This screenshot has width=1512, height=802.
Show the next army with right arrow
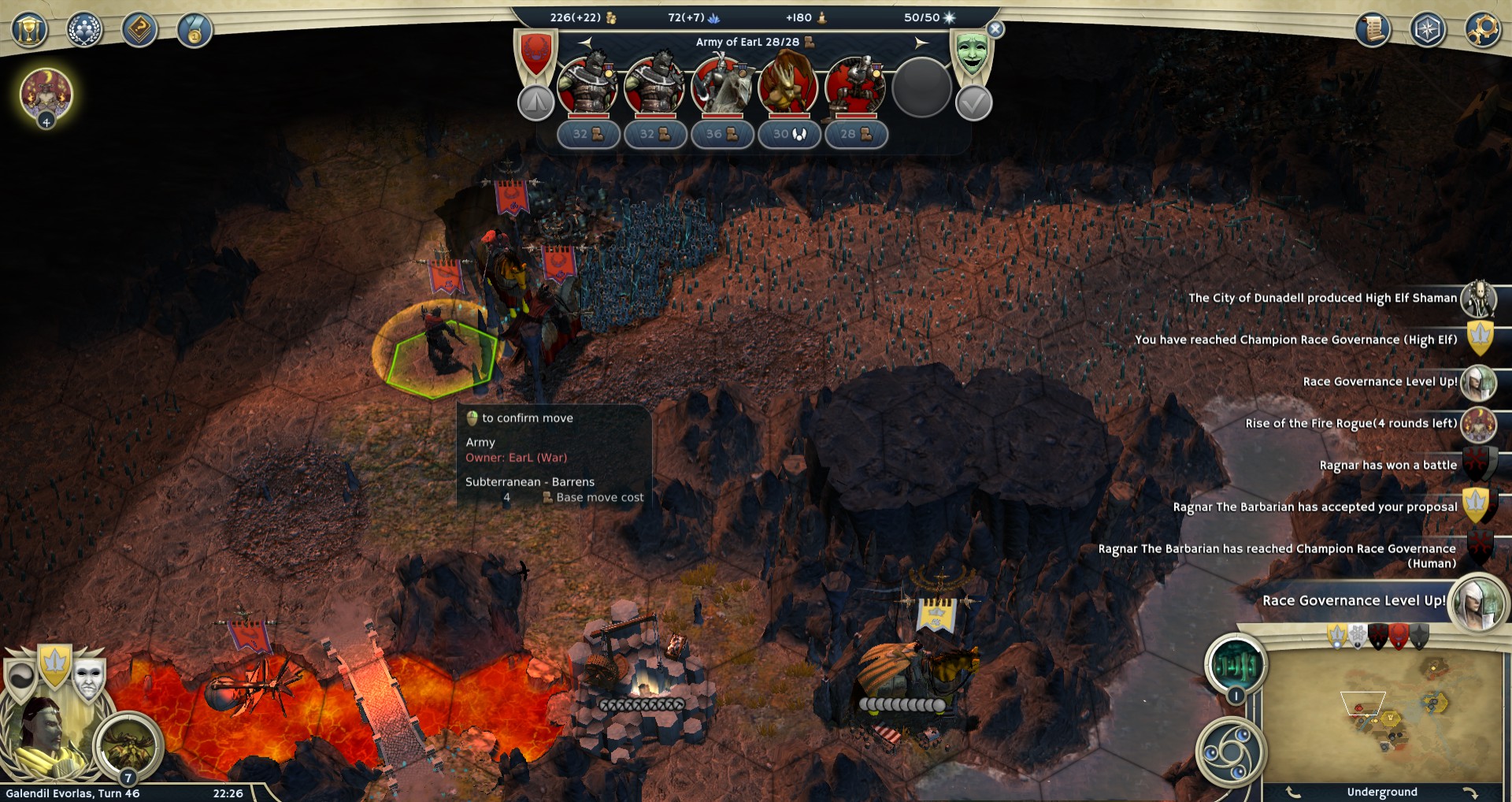point(921,43)
